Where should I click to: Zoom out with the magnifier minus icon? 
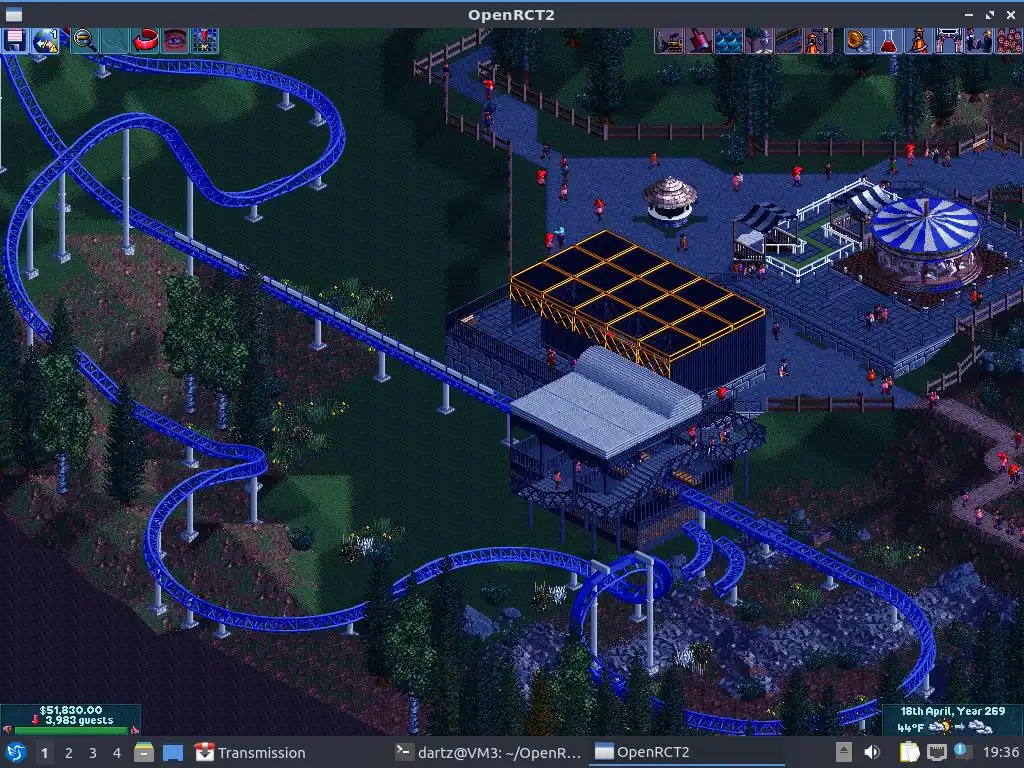click(85, 40)
